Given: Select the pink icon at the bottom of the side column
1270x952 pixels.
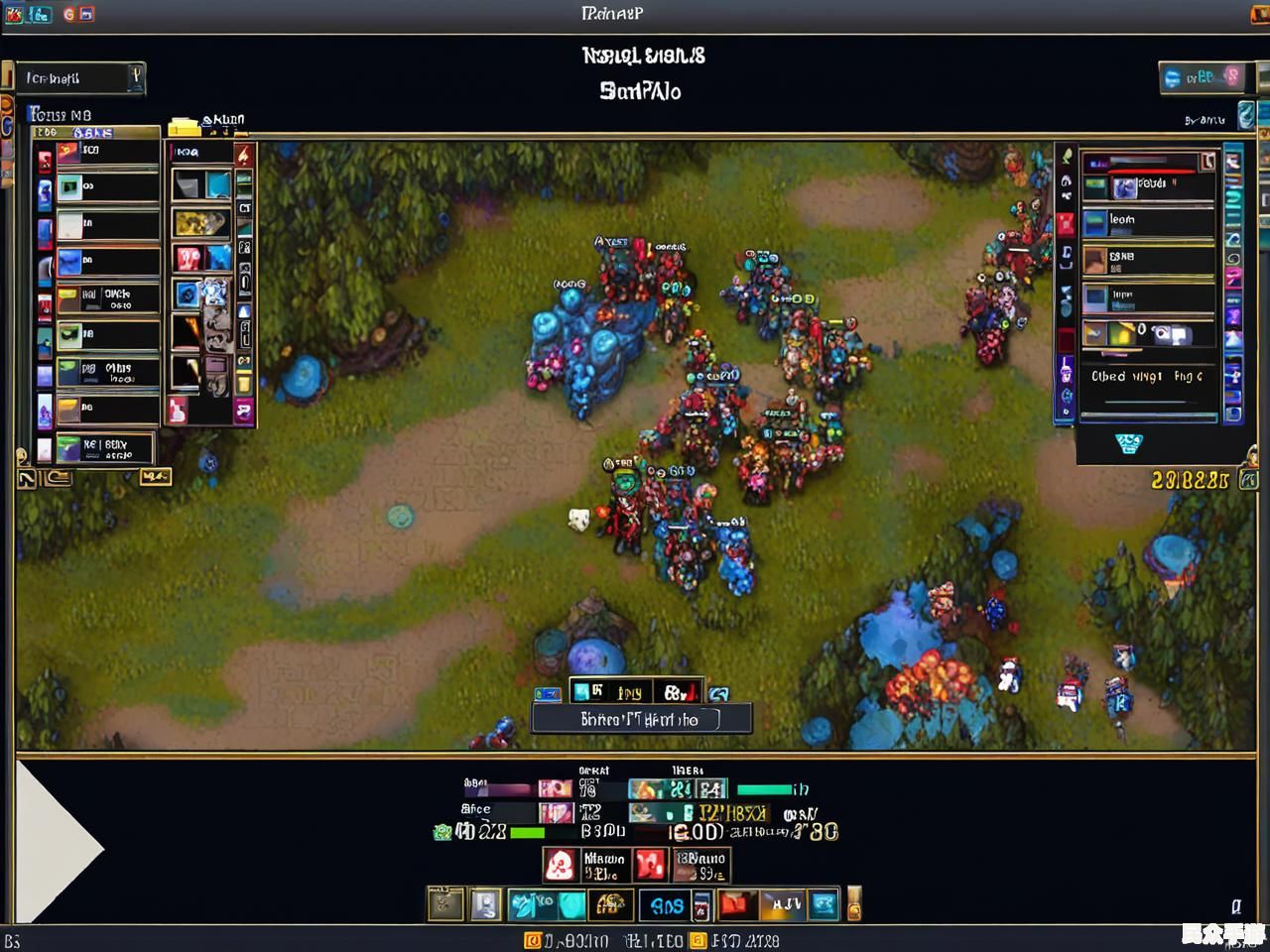Looking at the screenshot, I should [243, 411].
